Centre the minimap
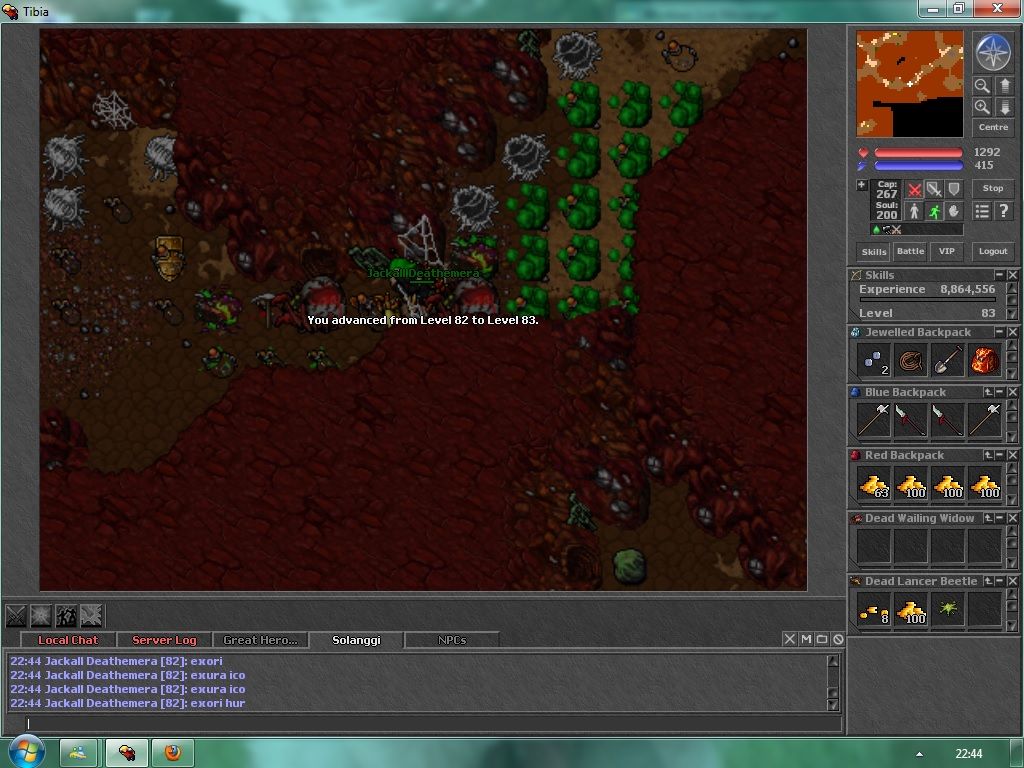The width and height of the screenshot is (1024, 768). click(x=992, y=128)
